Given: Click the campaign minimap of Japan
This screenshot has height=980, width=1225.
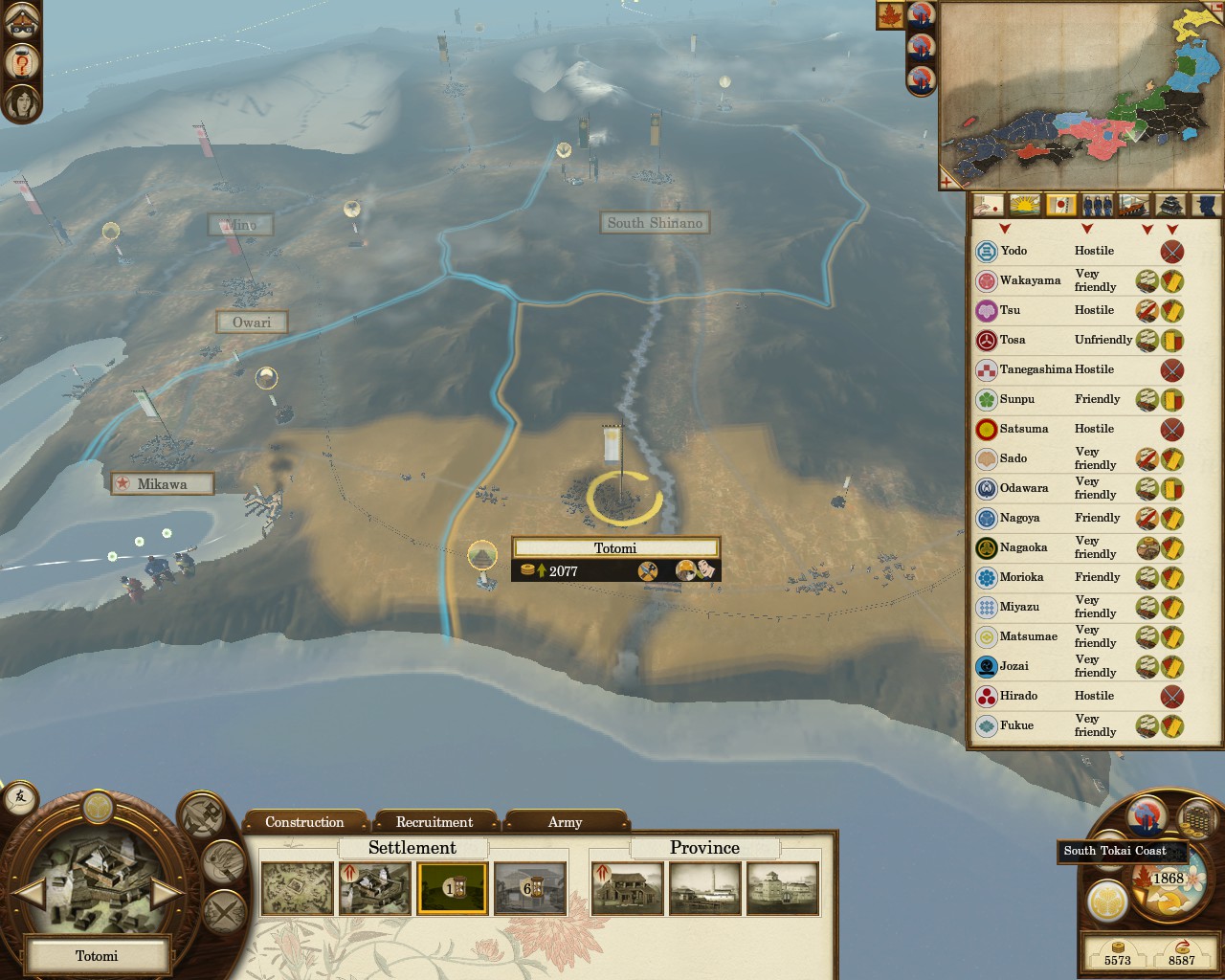Looking at the screenshot, I should click(1081, 96).
